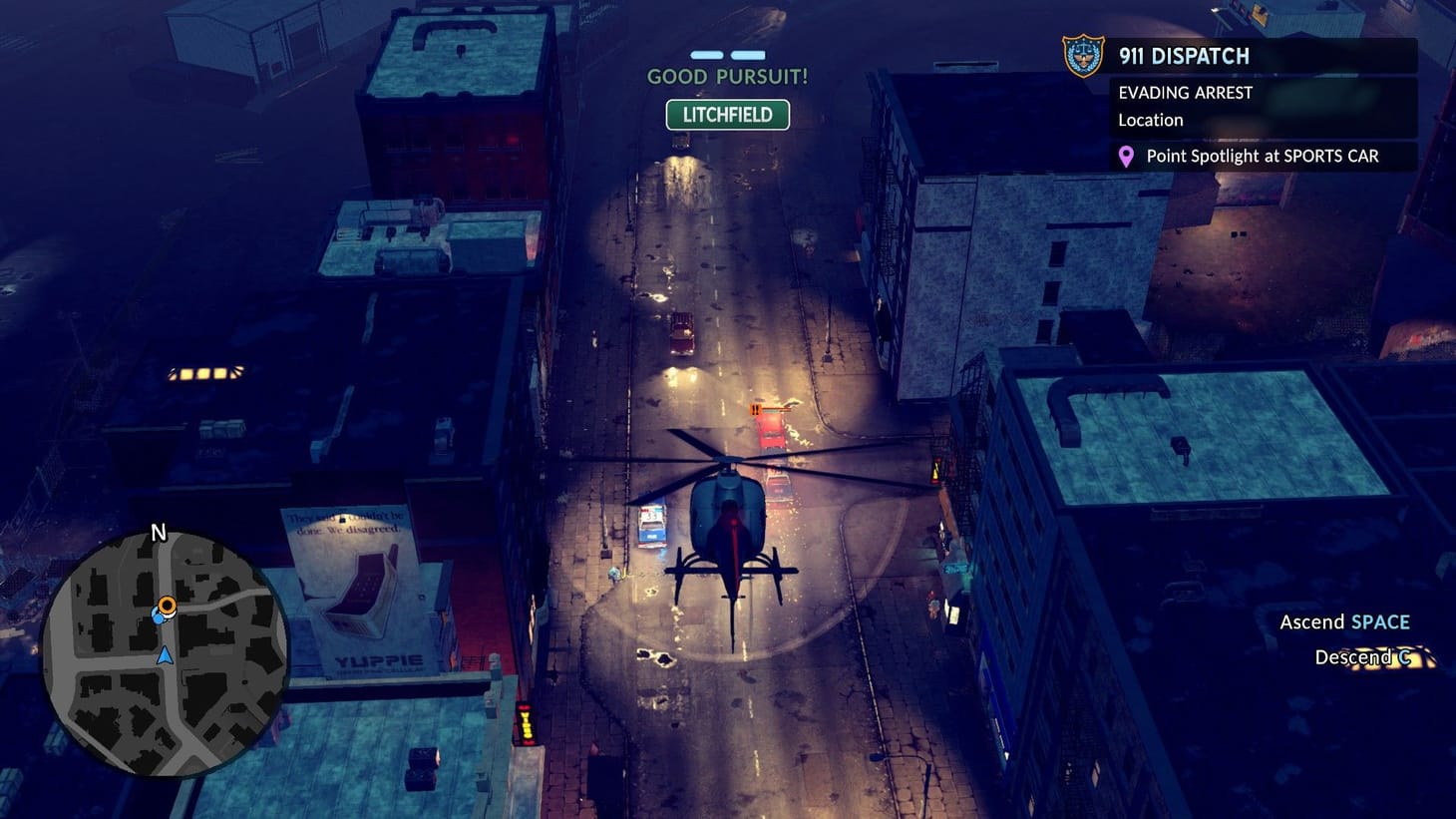This screenshot has width=1456, height=819.
Task: Select the blue player arrow on minimap
Action: (166, 655)
